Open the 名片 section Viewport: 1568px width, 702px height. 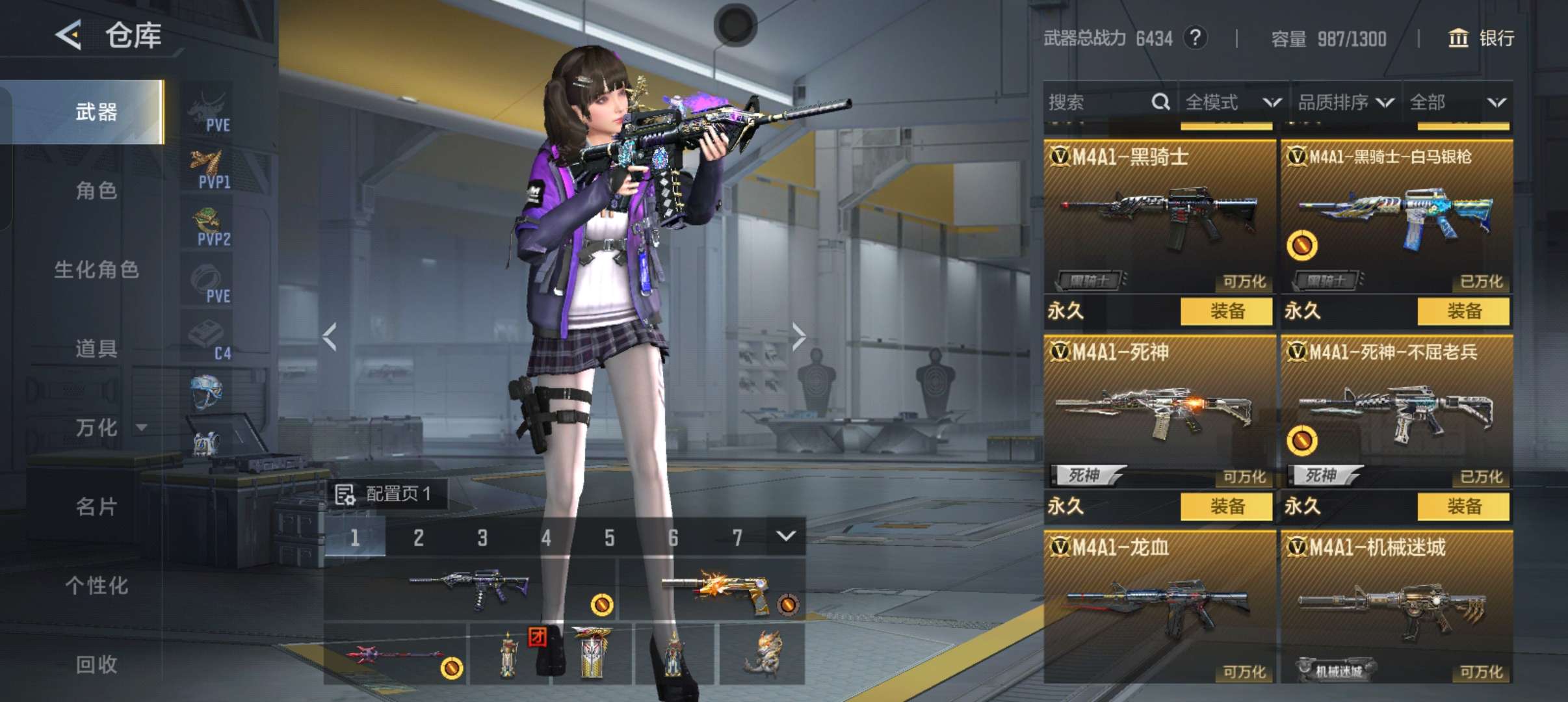pos(96,506)
